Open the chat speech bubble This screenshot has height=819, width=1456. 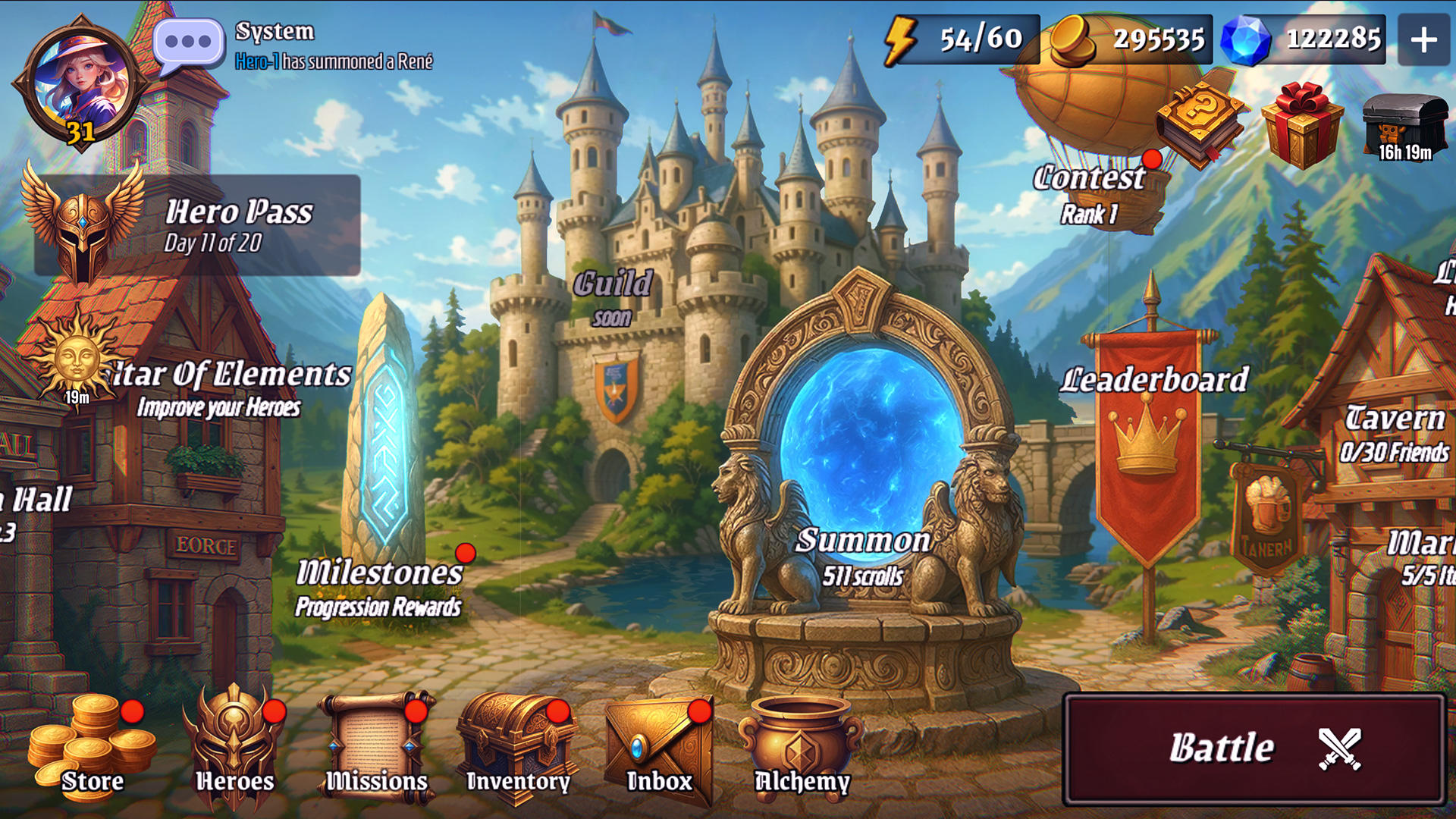(x=188, y=43)
